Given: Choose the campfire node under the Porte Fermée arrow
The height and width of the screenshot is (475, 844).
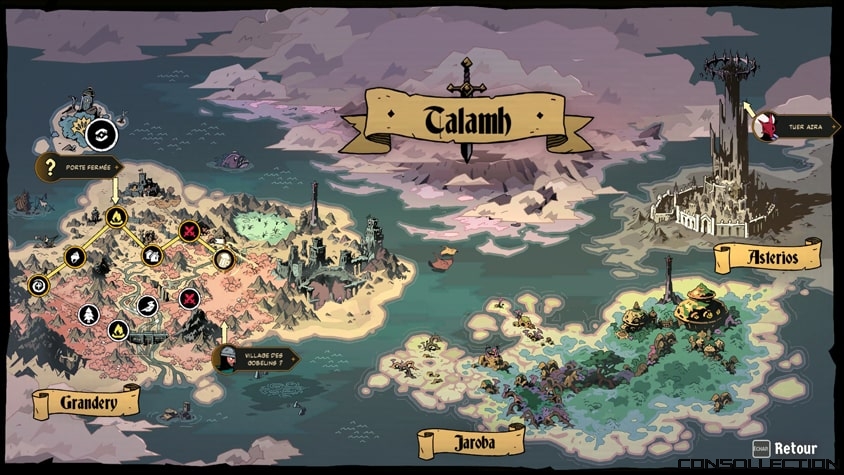Looking at the screenshot, I should pyautogui.click(x=115, y=216).
